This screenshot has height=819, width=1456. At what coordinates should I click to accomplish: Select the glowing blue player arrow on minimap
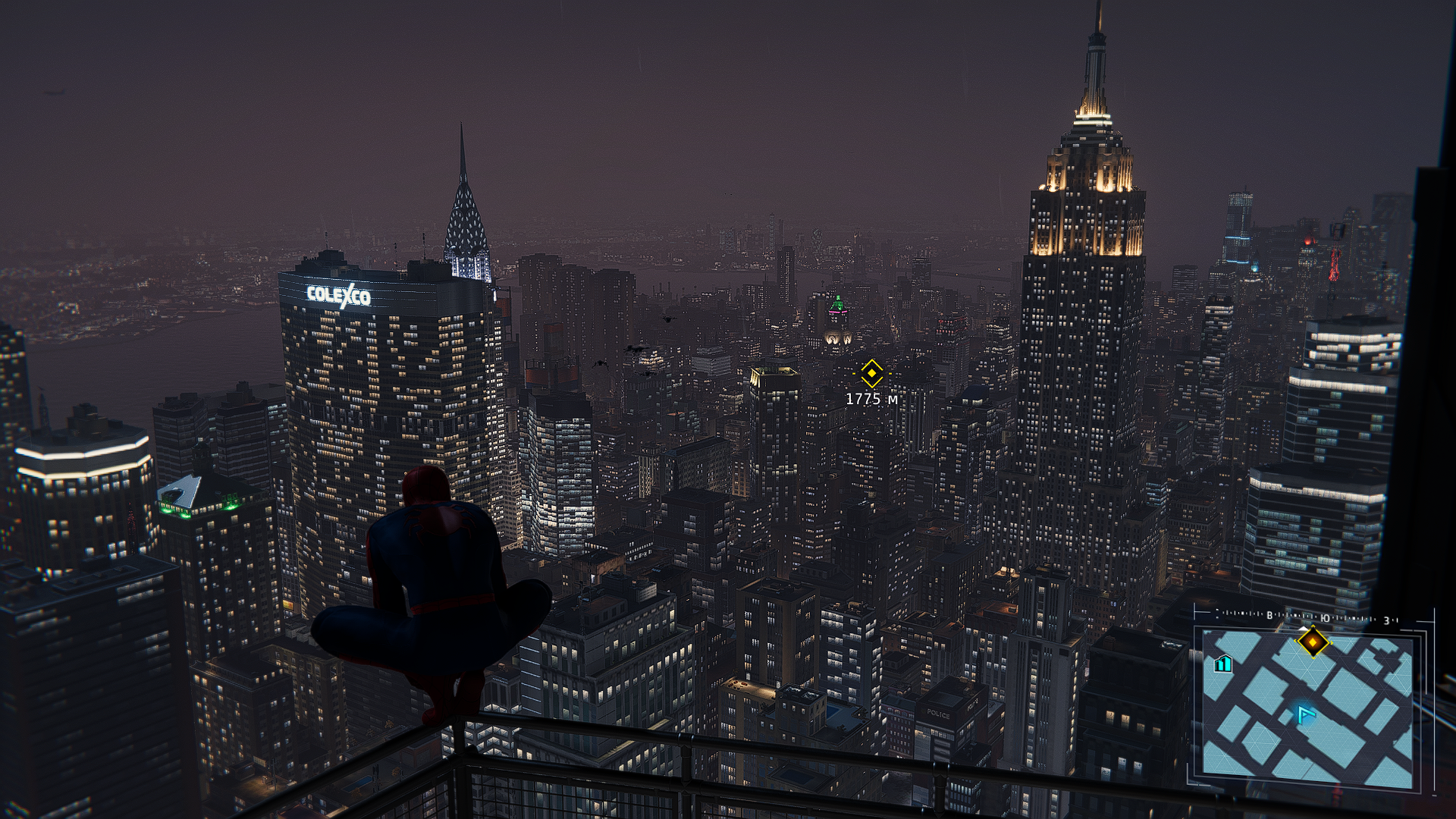tap(1304, 714)
